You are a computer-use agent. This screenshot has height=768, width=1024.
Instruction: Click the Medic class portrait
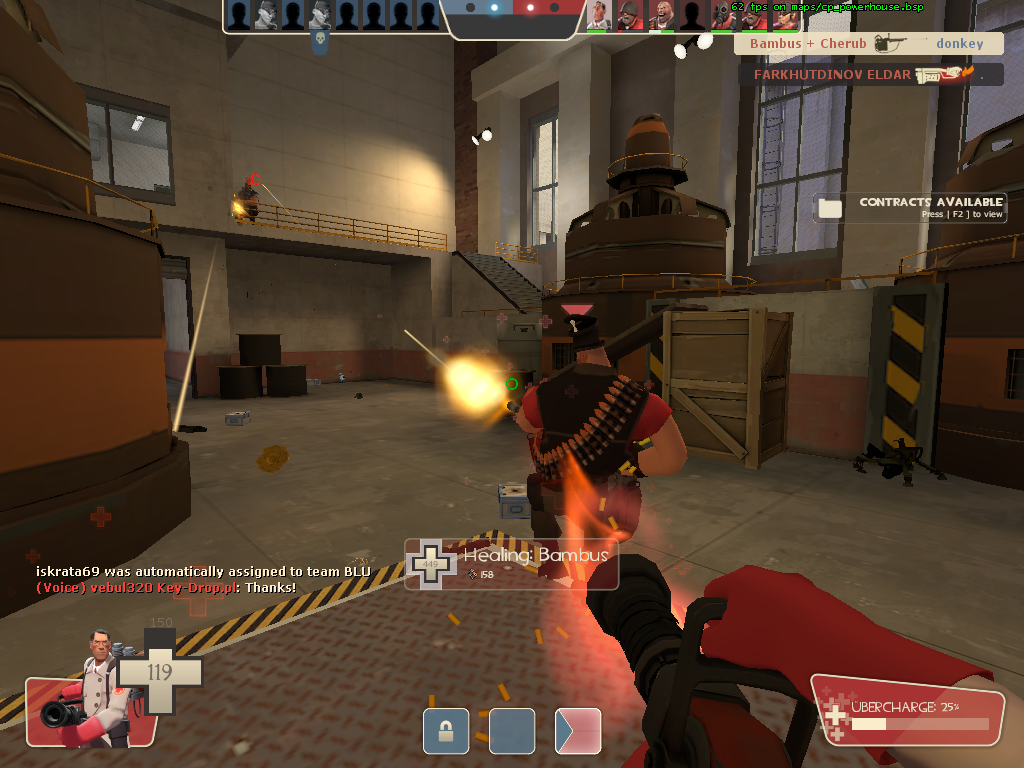click(x=92, y=690)
